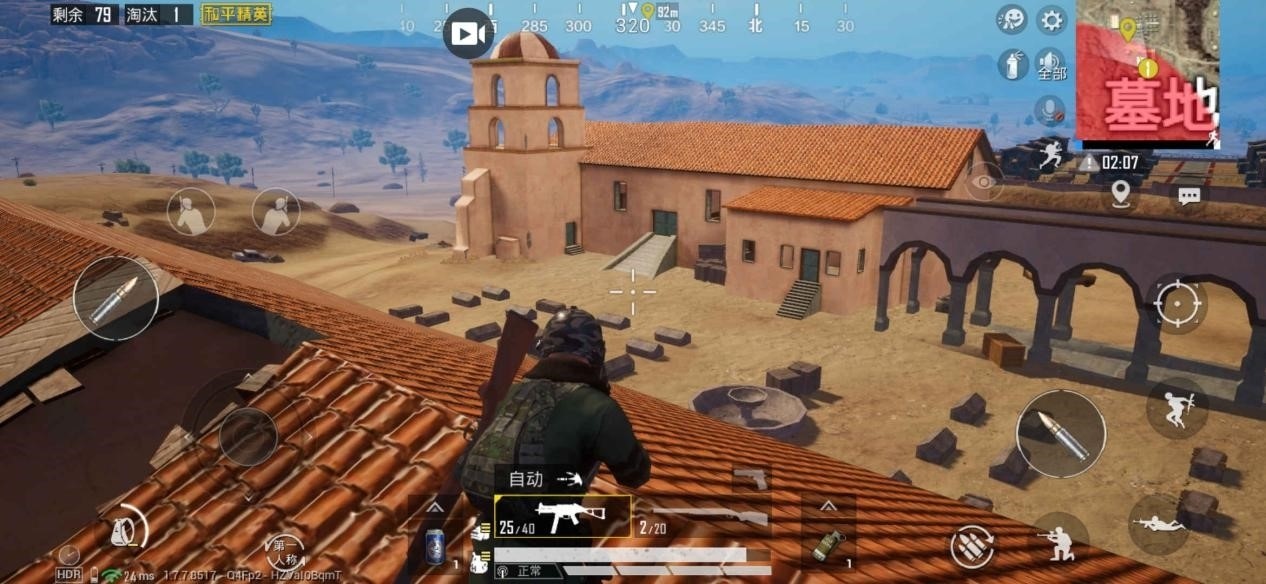
Task: Open the minimap
Action: tap(1147, 70)
